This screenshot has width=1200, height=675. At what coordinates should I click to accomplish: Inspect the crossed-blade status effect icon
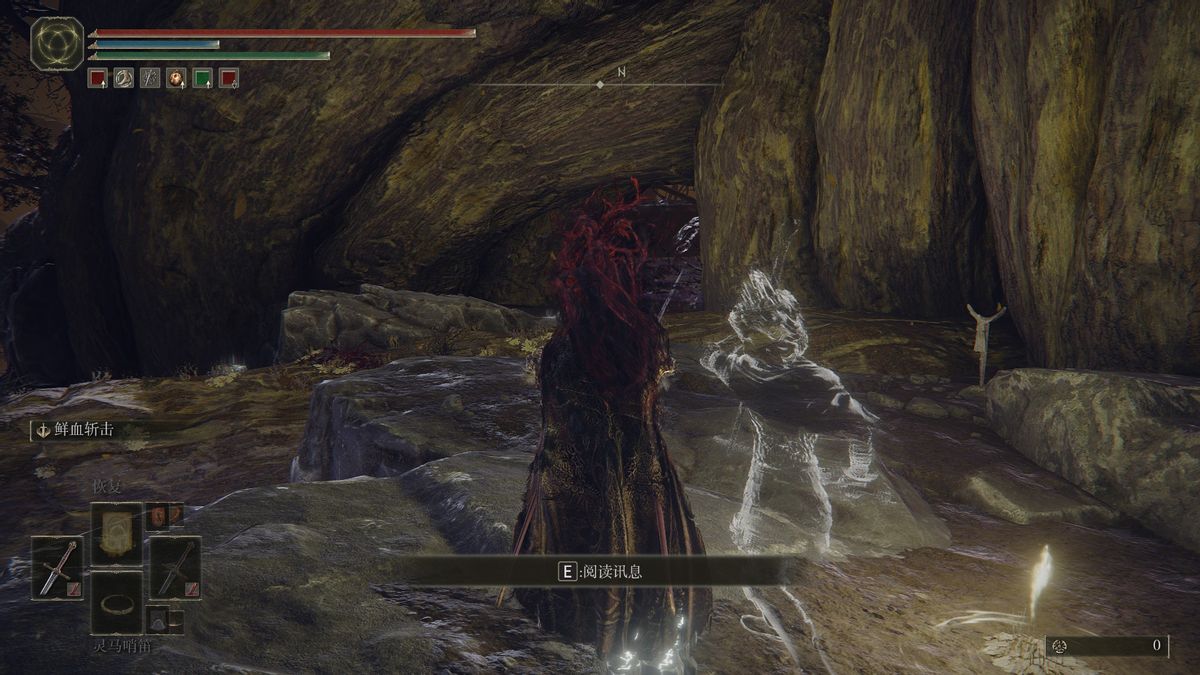(150, 78)
